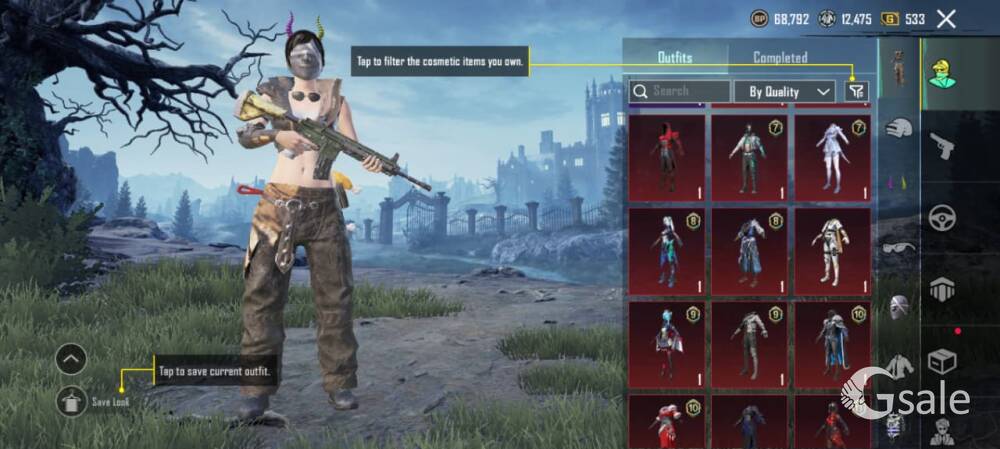
Task: Switch to the Outfits tab
Action: [675, 57]
